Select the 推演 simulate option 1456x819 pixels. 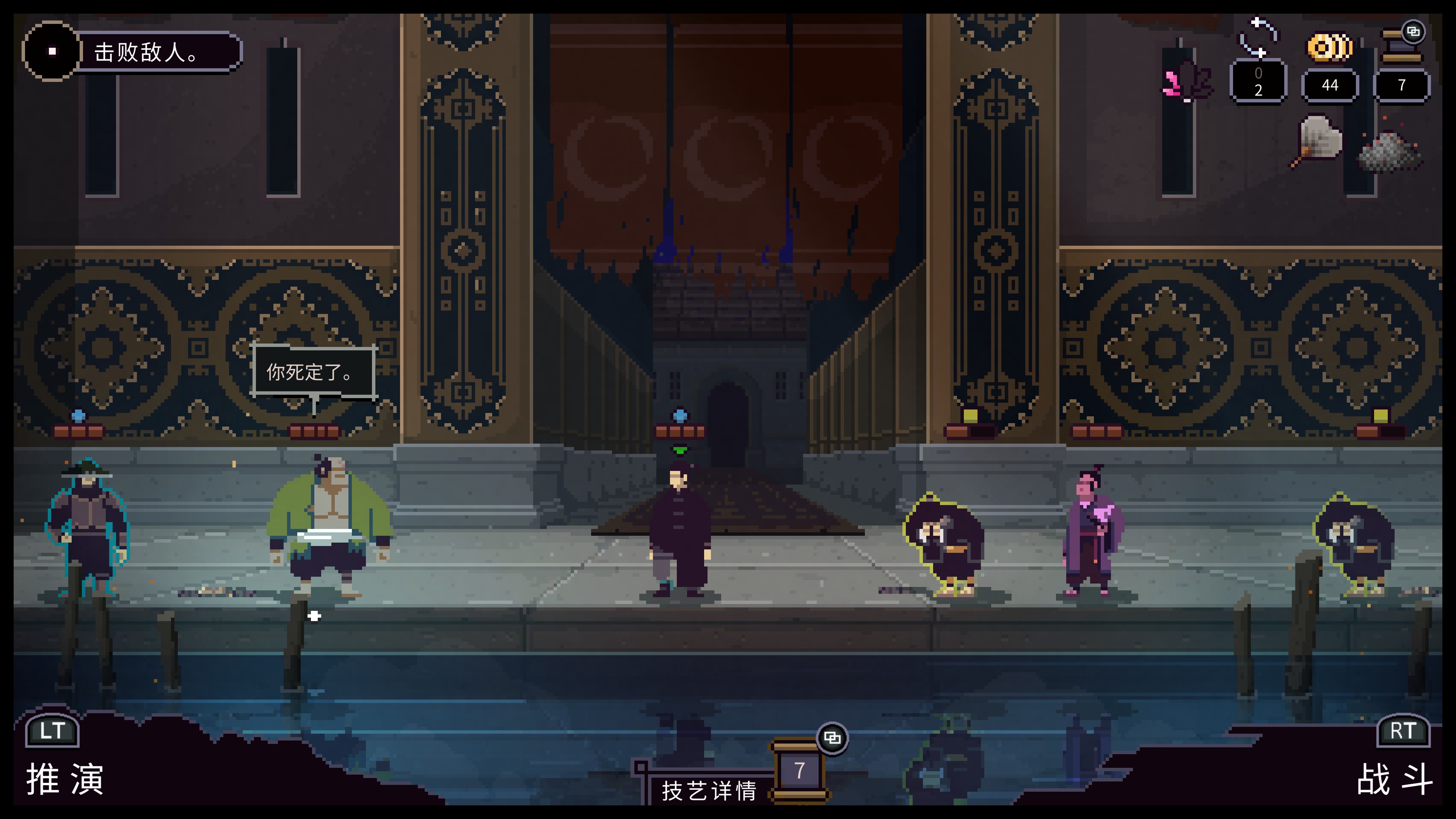65,778
